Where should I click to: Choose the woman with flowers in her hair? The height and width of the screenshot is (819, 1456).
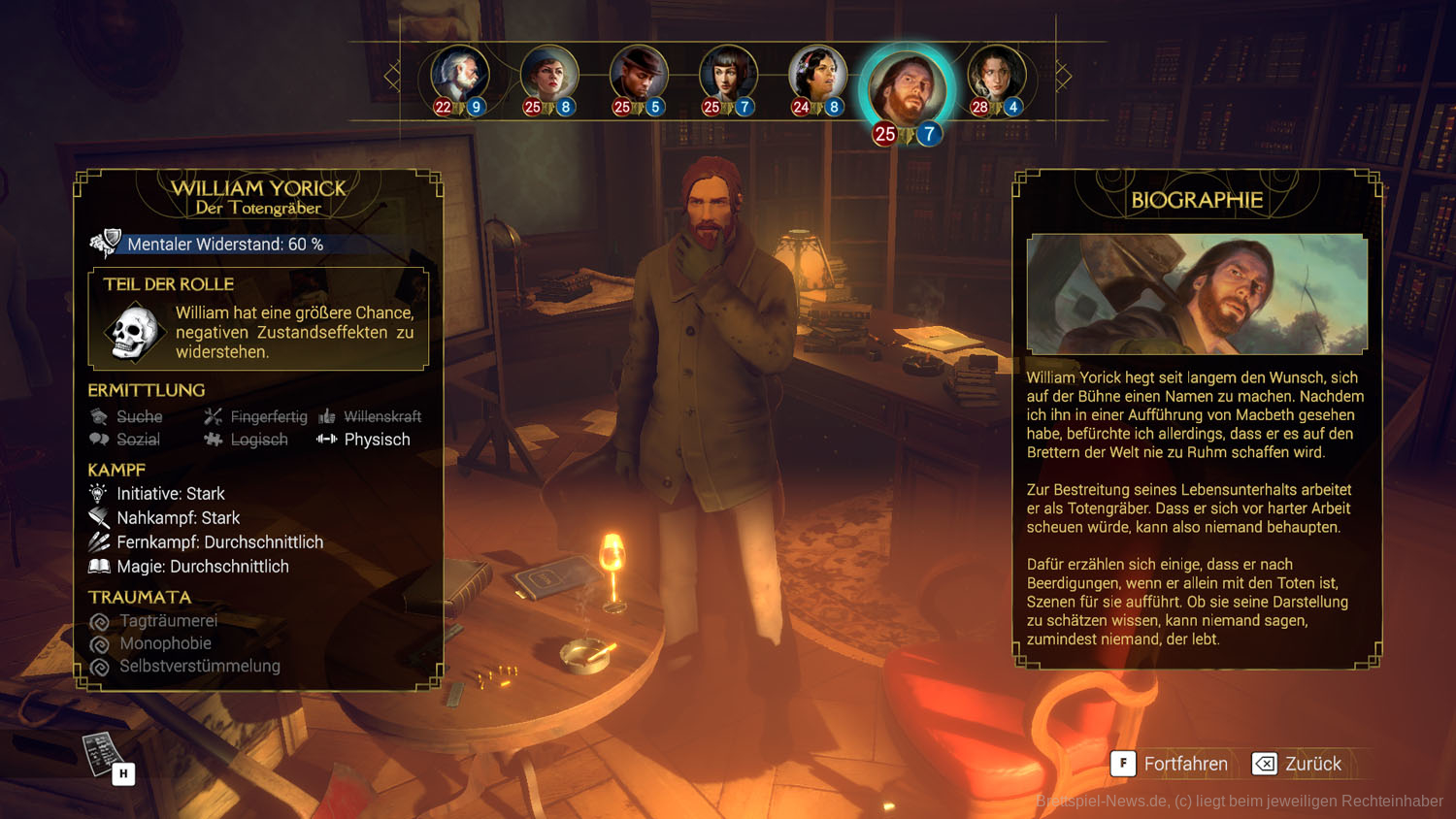(817, 76)
